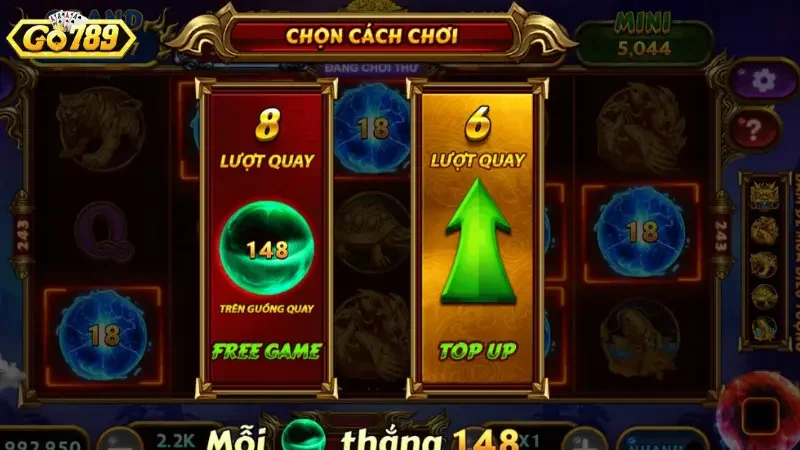Select the 6-spin Top Up option

479,238
